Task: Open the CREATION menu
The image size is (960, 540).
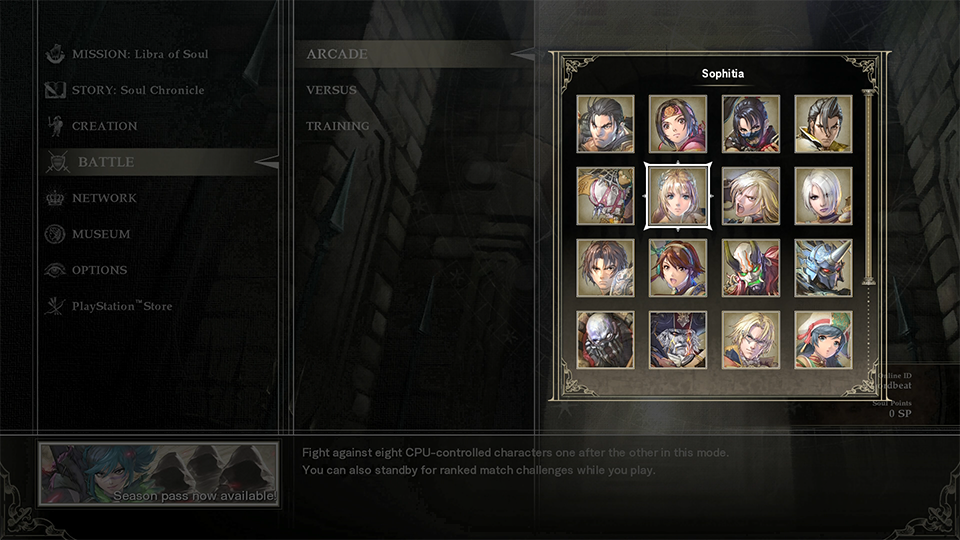Action: coord(104,126)
